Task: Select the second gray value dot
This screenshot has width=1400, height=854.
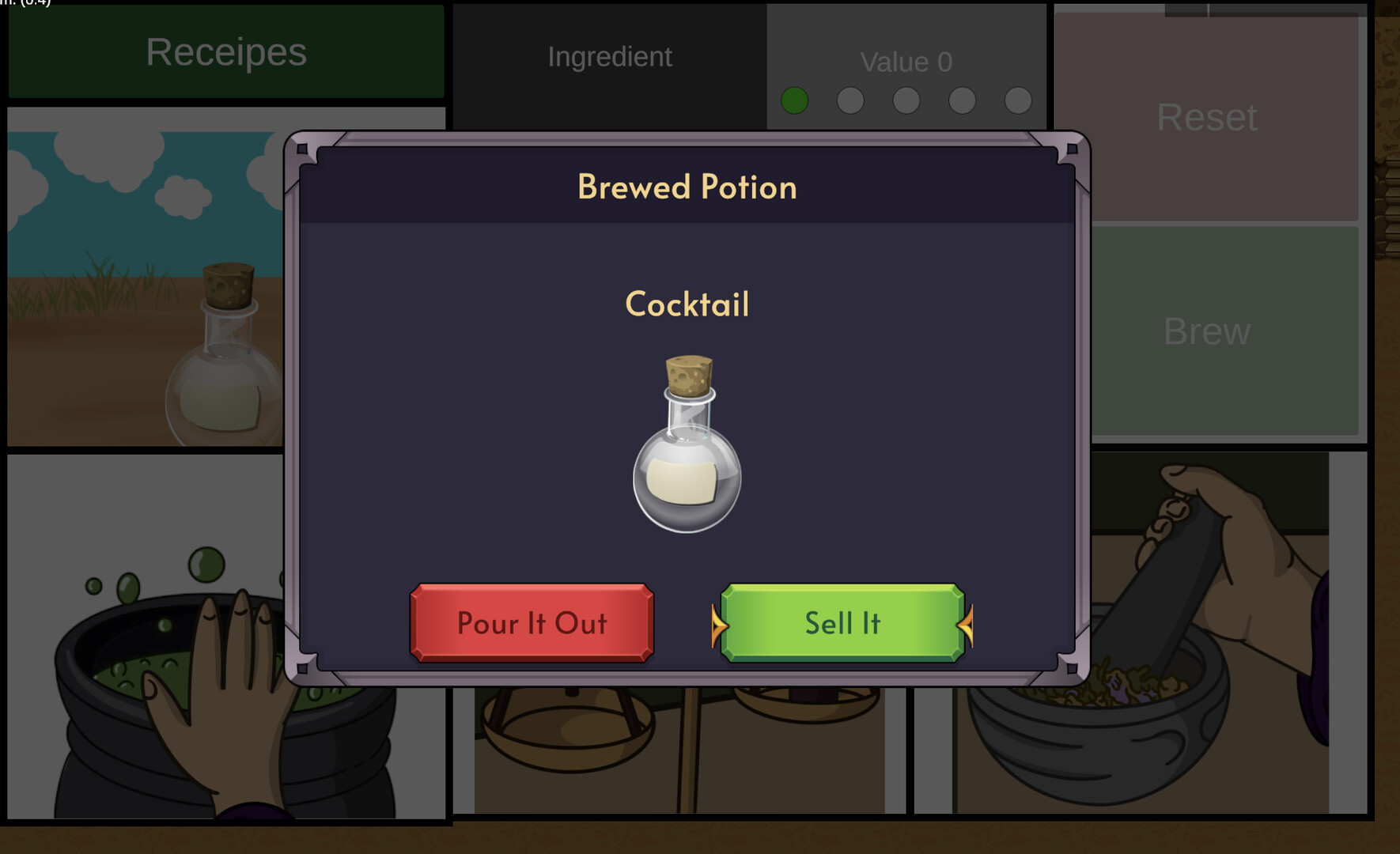Action: tap(850, 100)
